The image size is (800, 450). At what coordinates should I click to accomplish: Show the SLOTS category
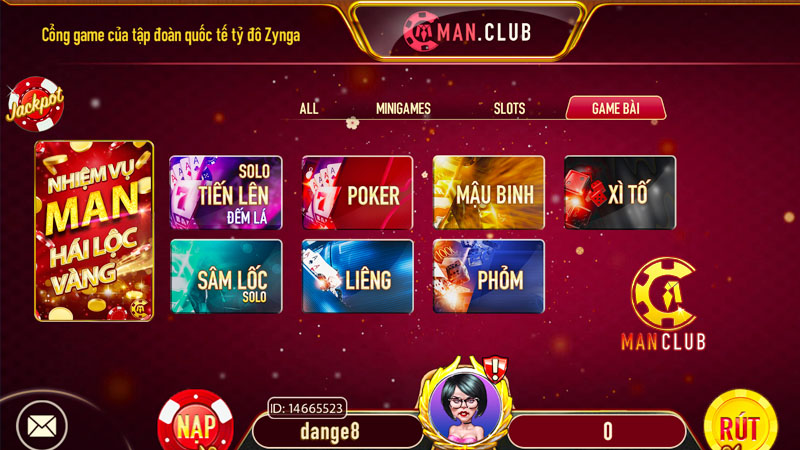tap(509, 109)
